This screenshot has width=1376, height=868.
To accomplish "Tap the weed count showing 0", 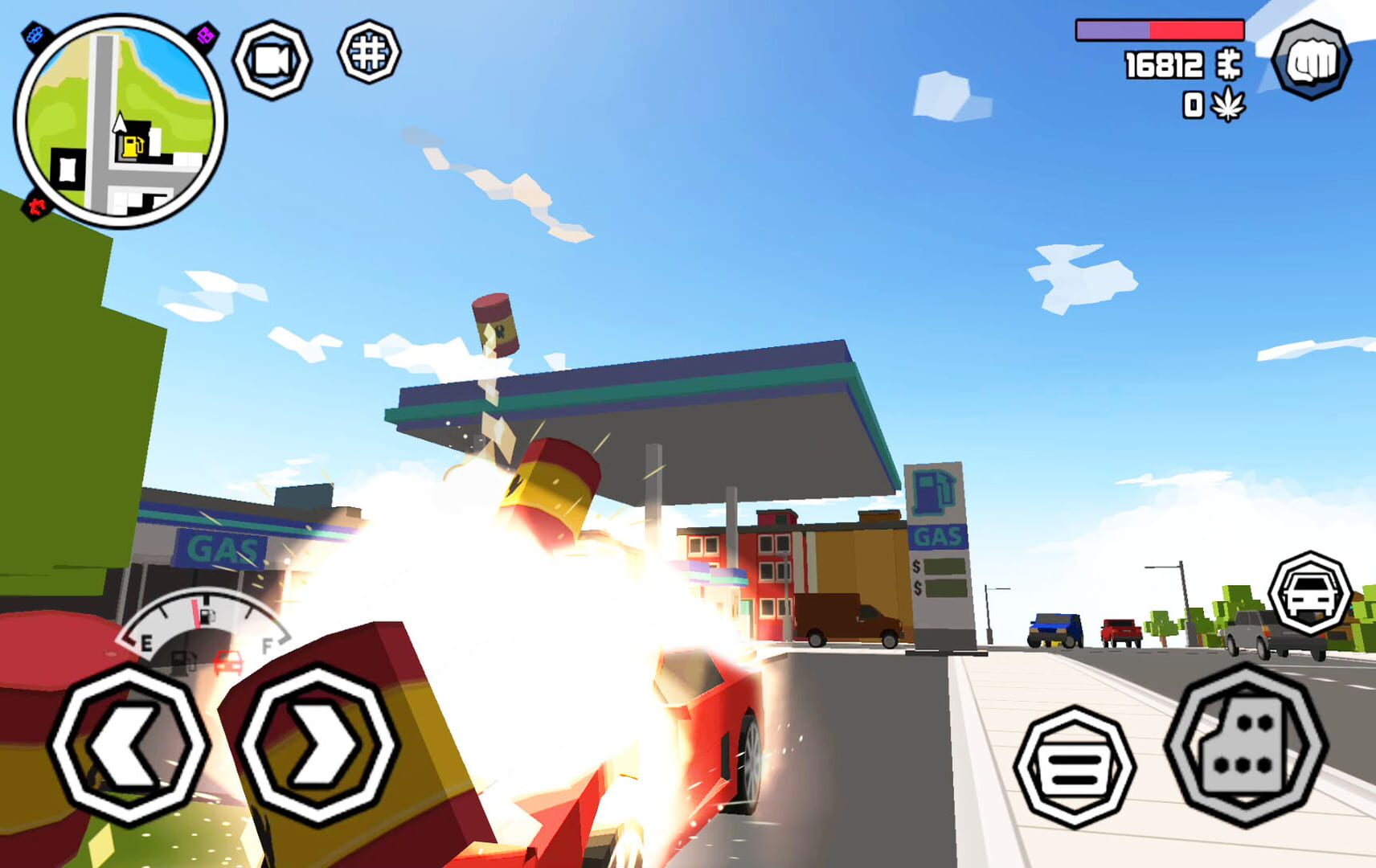I will [x=1193, y=104].
